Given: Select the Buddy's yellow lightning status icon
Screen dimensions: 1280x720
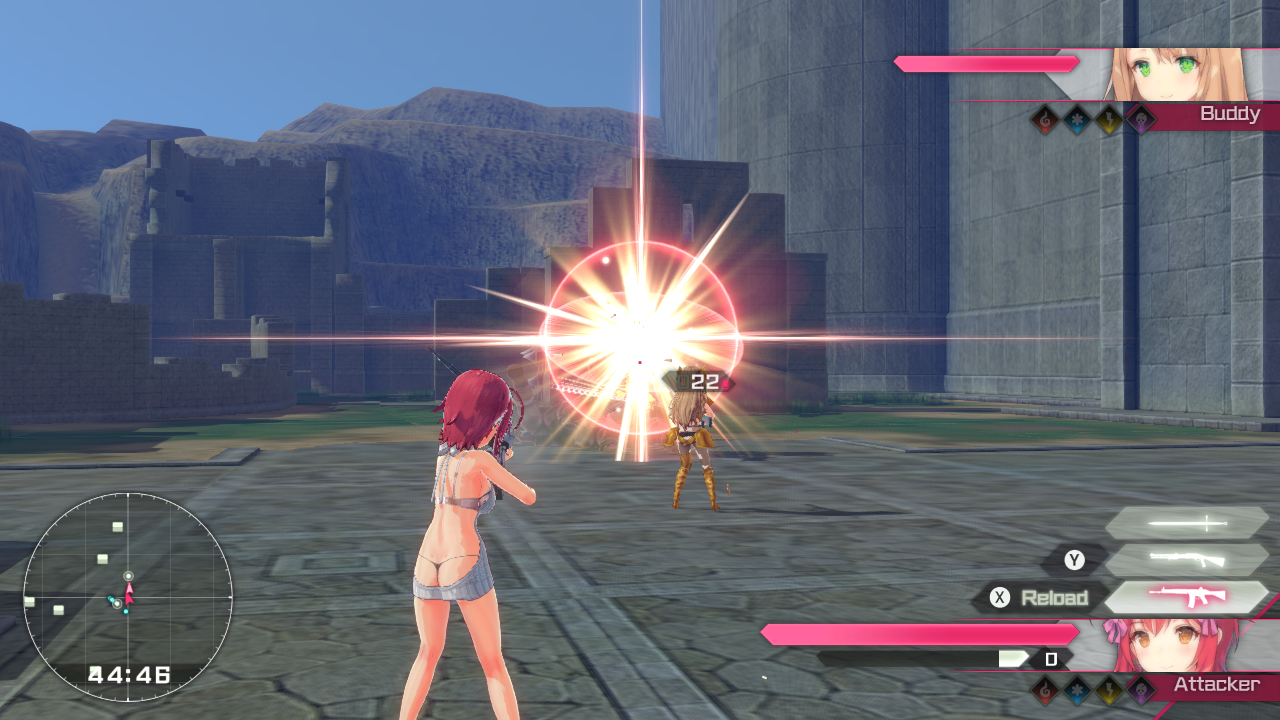Looking at the screenshot, I should click(x=1109, y=120).
